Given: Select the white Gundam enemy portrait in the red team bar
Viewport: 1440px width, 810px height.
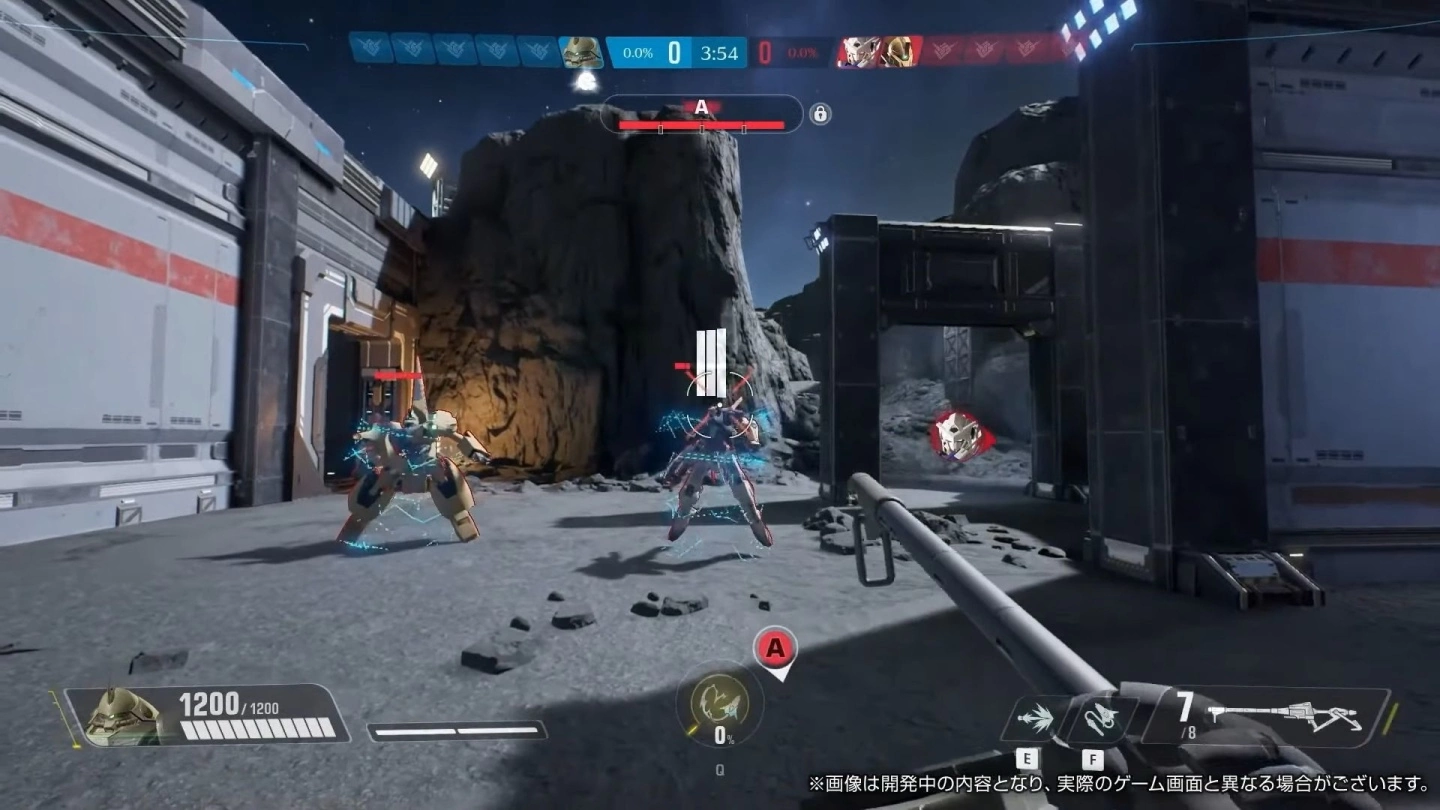Looking at the screenshot, I should click(857, 51).
